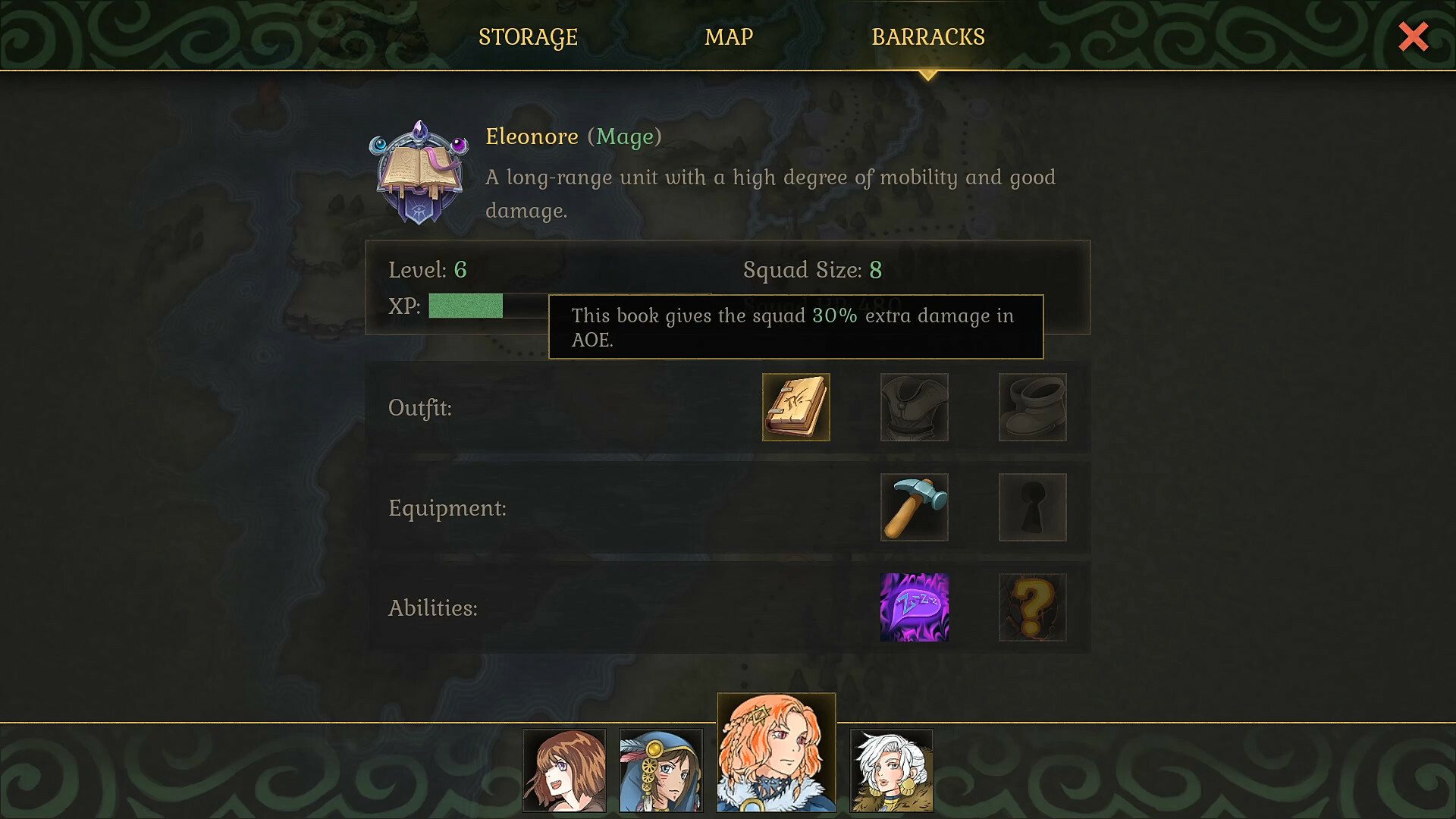
Task: Open the robe outfit slot
Action: click(914, 407)
